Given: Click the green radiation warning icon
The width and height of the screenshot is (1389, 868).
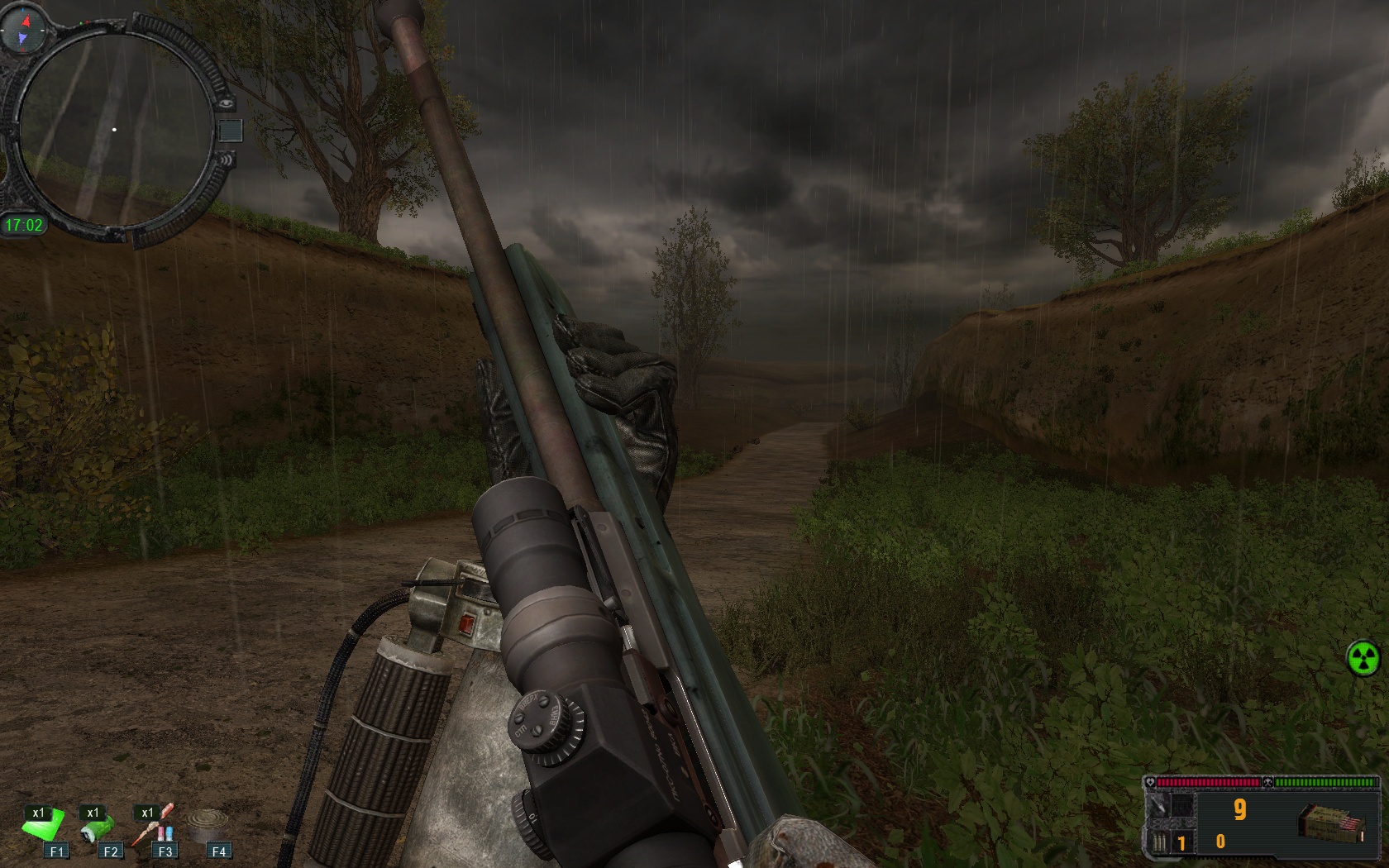Looking at the screenshot, I should pos(1363,658).
